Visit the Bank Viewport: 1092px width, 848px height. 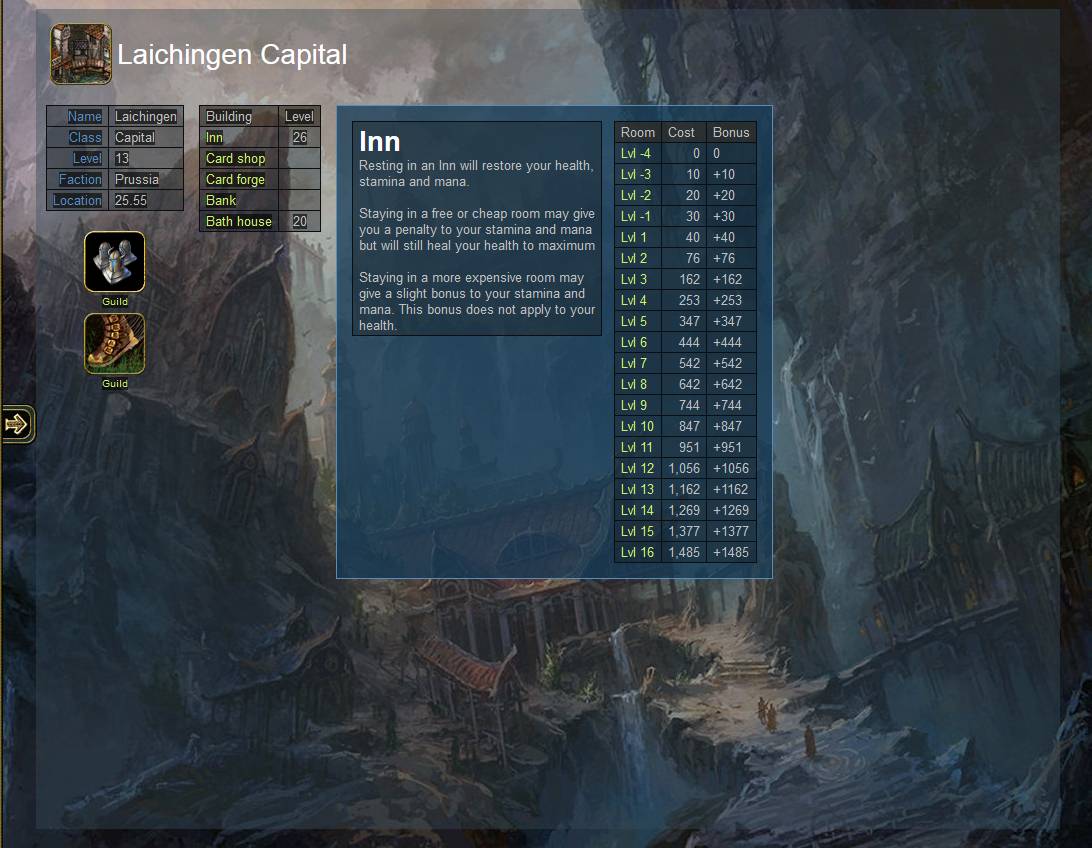coord(221,201)
